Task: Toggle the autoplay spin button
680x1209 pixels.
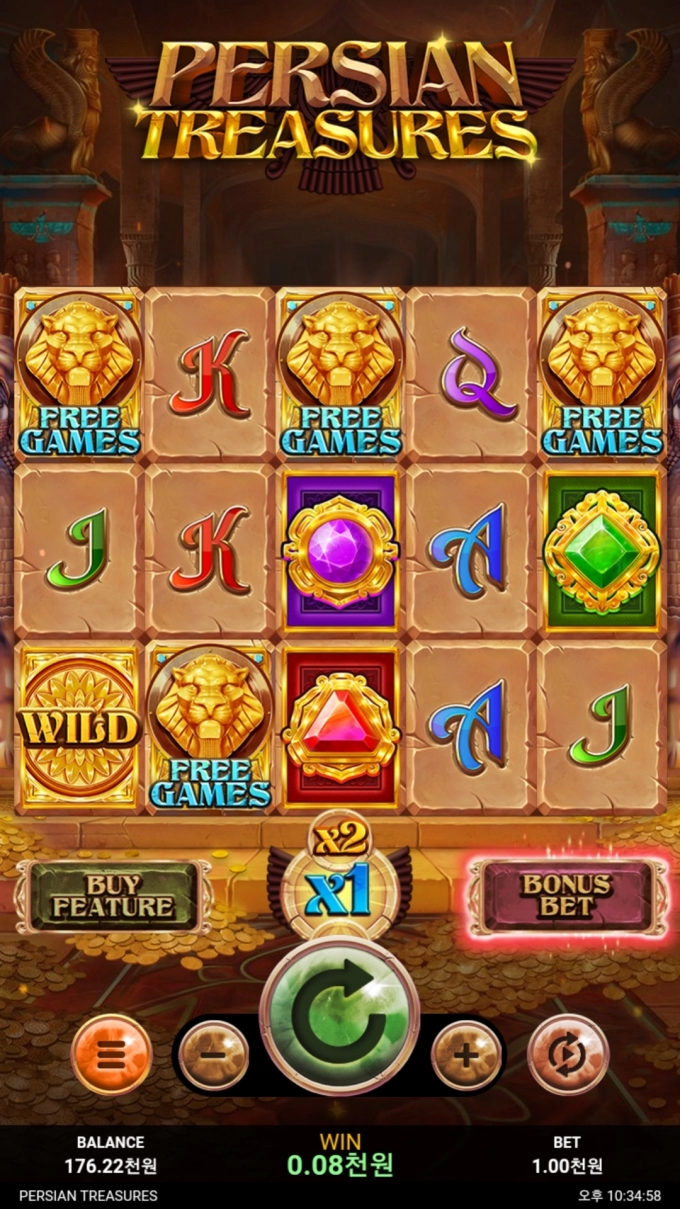Action: [567, 1054]
